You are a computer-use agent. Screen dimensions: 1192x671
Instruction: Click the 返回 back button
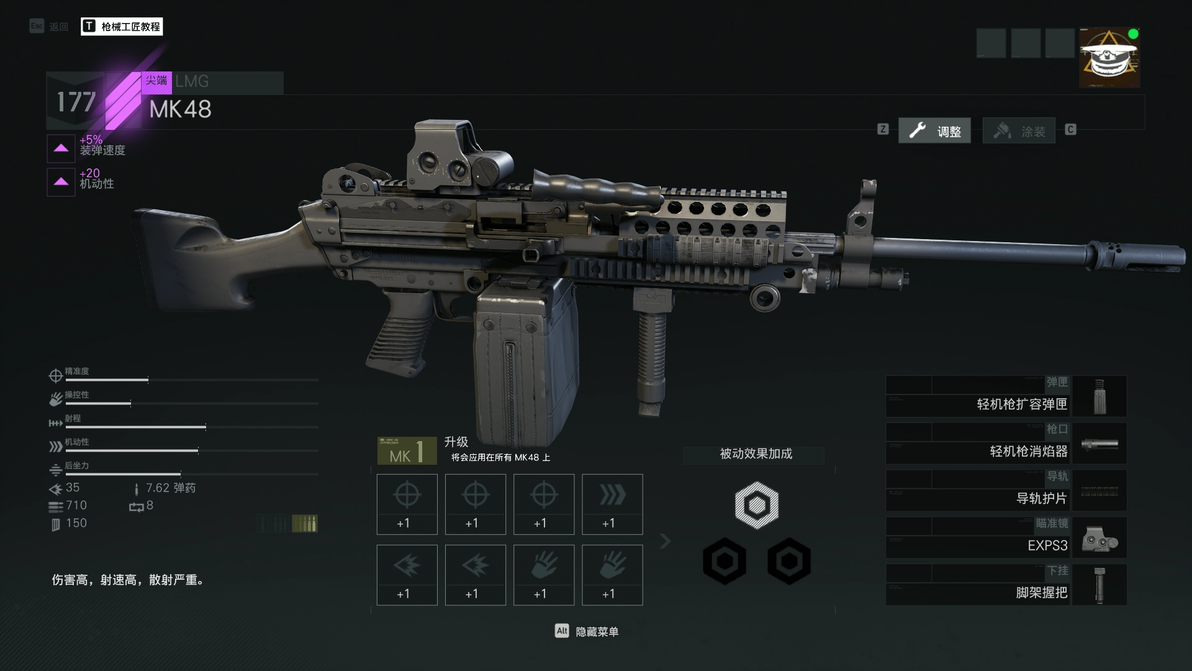[50, 27]
